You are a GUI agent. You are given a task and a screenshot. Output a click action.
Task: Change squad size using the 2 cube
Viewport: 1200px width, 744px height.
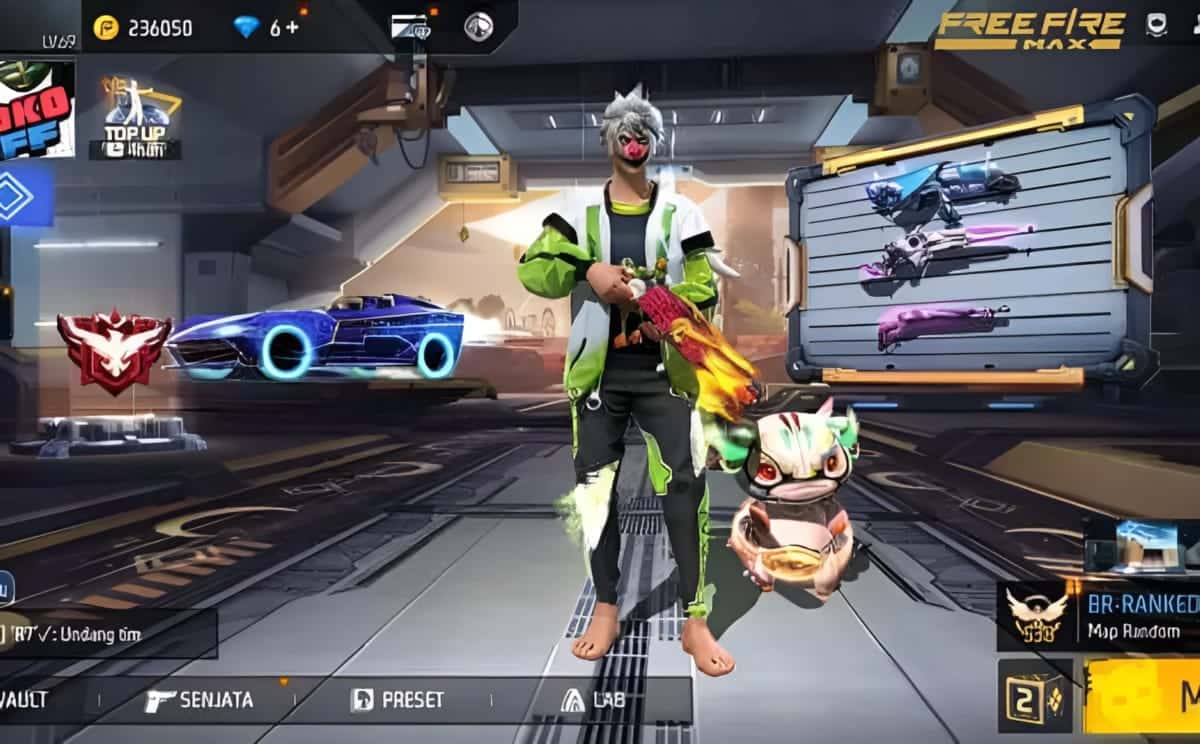(1034, 696)
